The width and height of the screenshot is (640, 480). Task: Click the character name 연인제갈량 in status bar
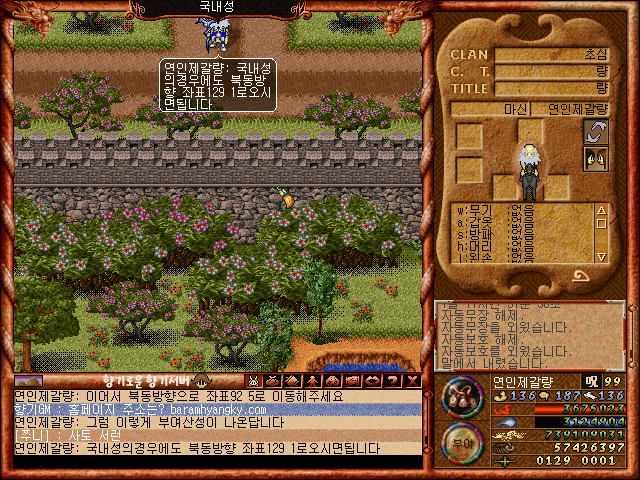(525, 381)
